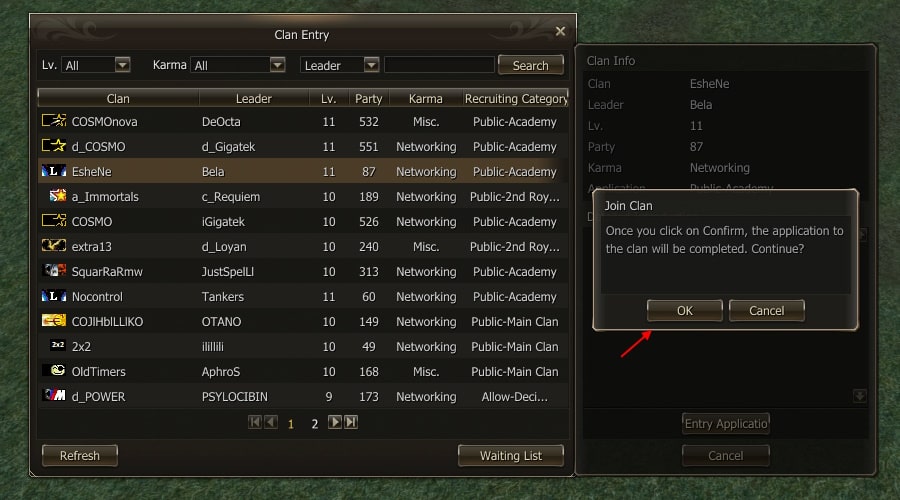Image resolution: width=900 pixels, height=500 pixels.
Task: Go to page 2 of clan list
Action: pyautogui.click(x=314, y=424)
